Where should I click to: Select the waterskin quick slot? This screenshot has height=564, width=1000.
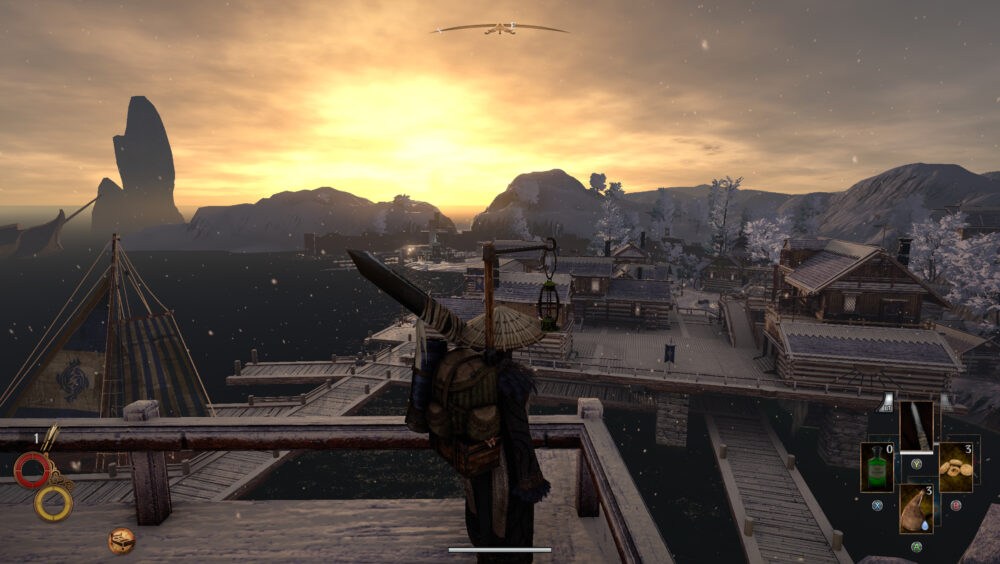coord(916,508)
